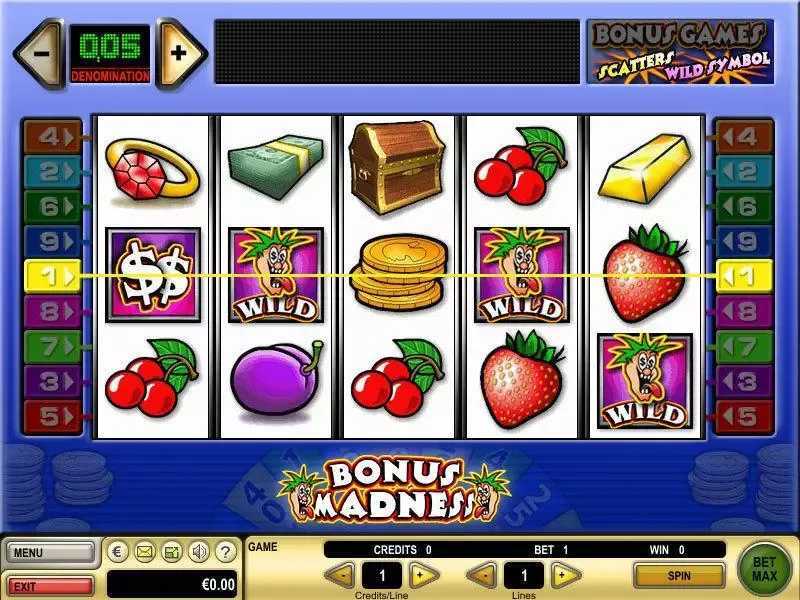This screenshot has width=800, height=600.
Task: Decrease the denomination with the minus button
Action: coord(38,53)
